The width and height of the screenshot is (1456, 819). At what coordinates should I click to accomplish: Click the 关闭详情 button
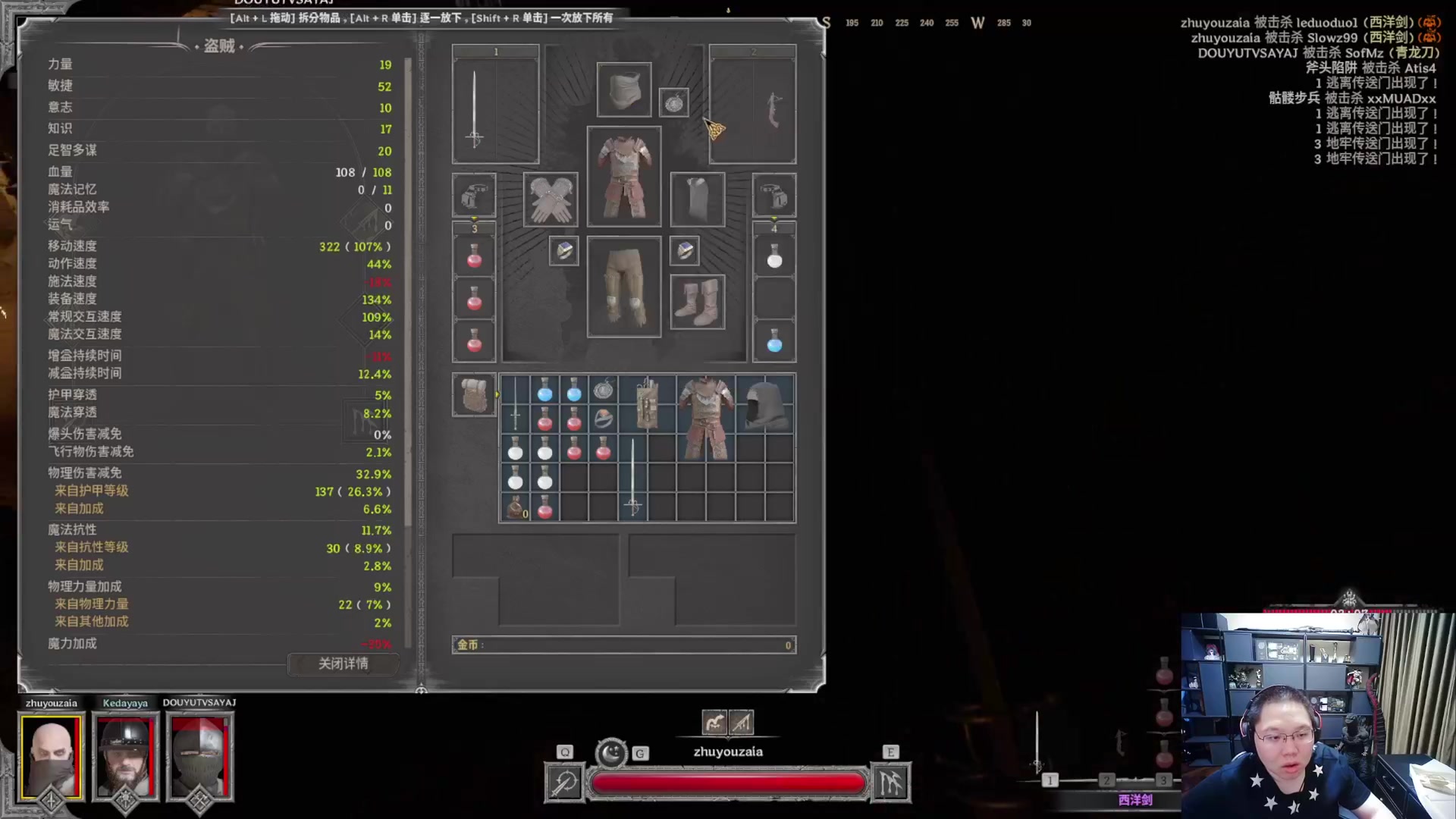coord(343,664)
